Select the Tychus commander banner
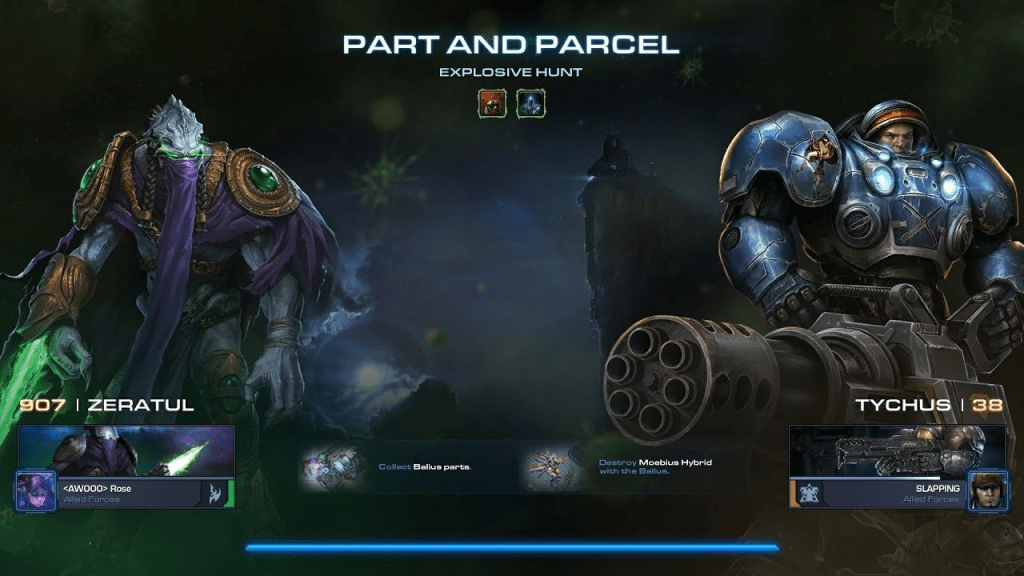The height and width of the screenshot is (576, 1024). click(x=897, y=451)
